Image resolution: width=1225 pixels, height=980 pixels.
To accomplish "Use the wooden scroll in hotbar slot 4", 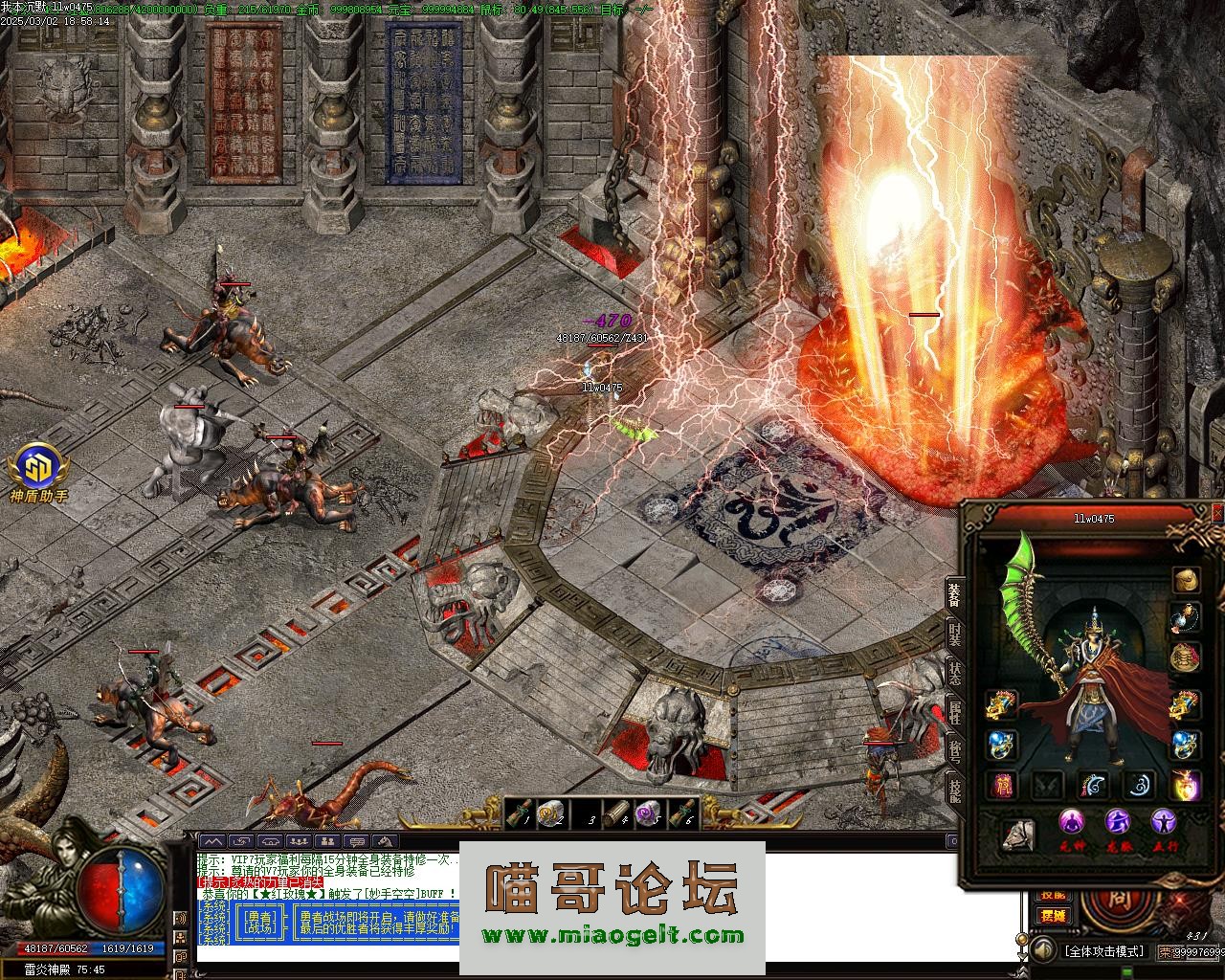I will point(615,813).
